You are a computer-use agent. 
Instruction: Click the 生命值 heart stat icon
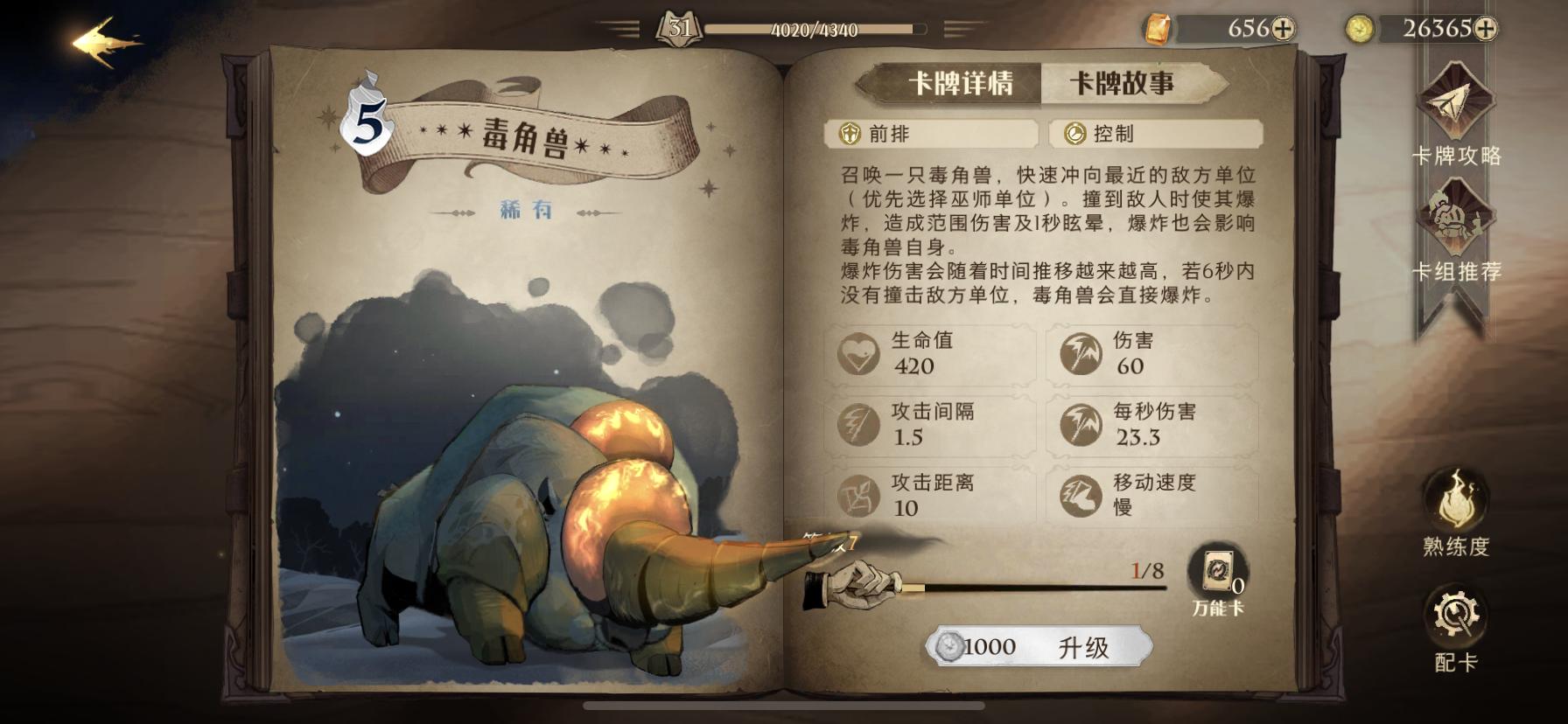(860, 353)
